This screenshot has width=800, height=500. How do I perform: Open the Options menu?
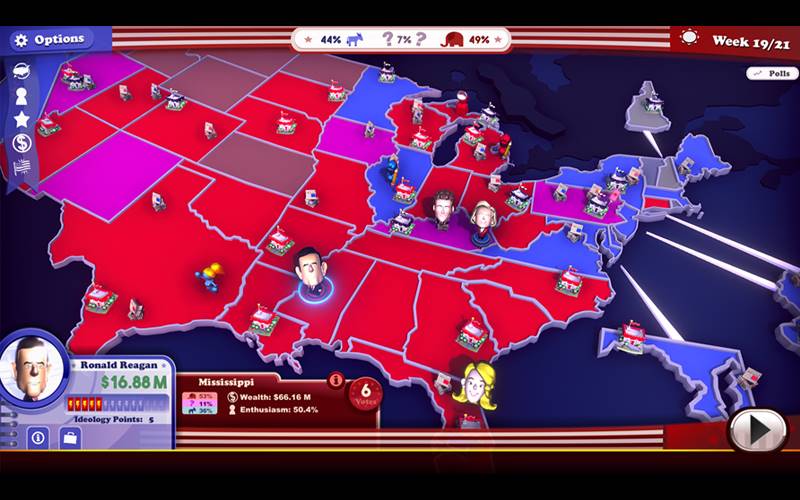click(52, 40)
